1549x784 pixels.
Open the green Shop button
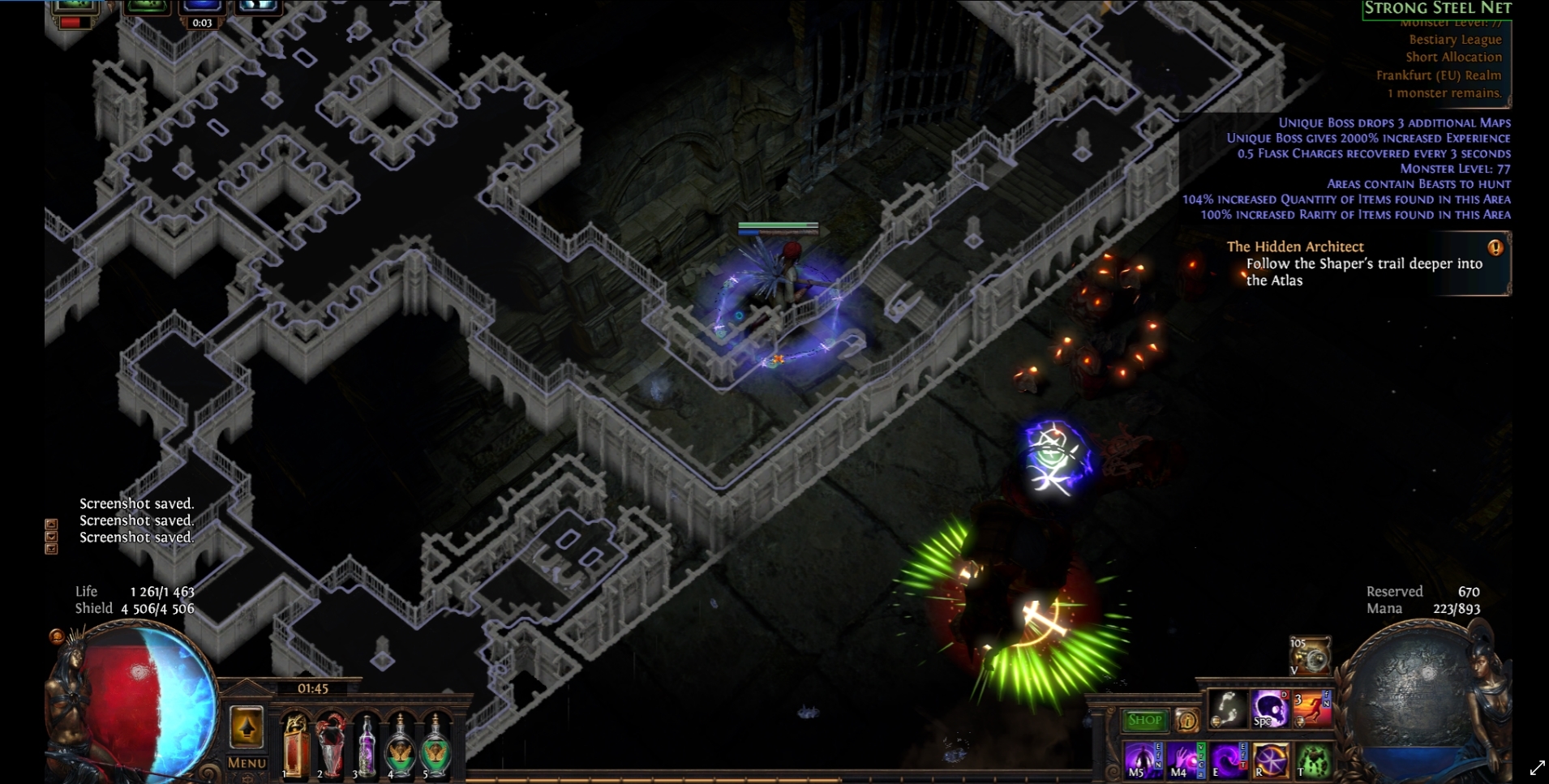(1144, 720)
